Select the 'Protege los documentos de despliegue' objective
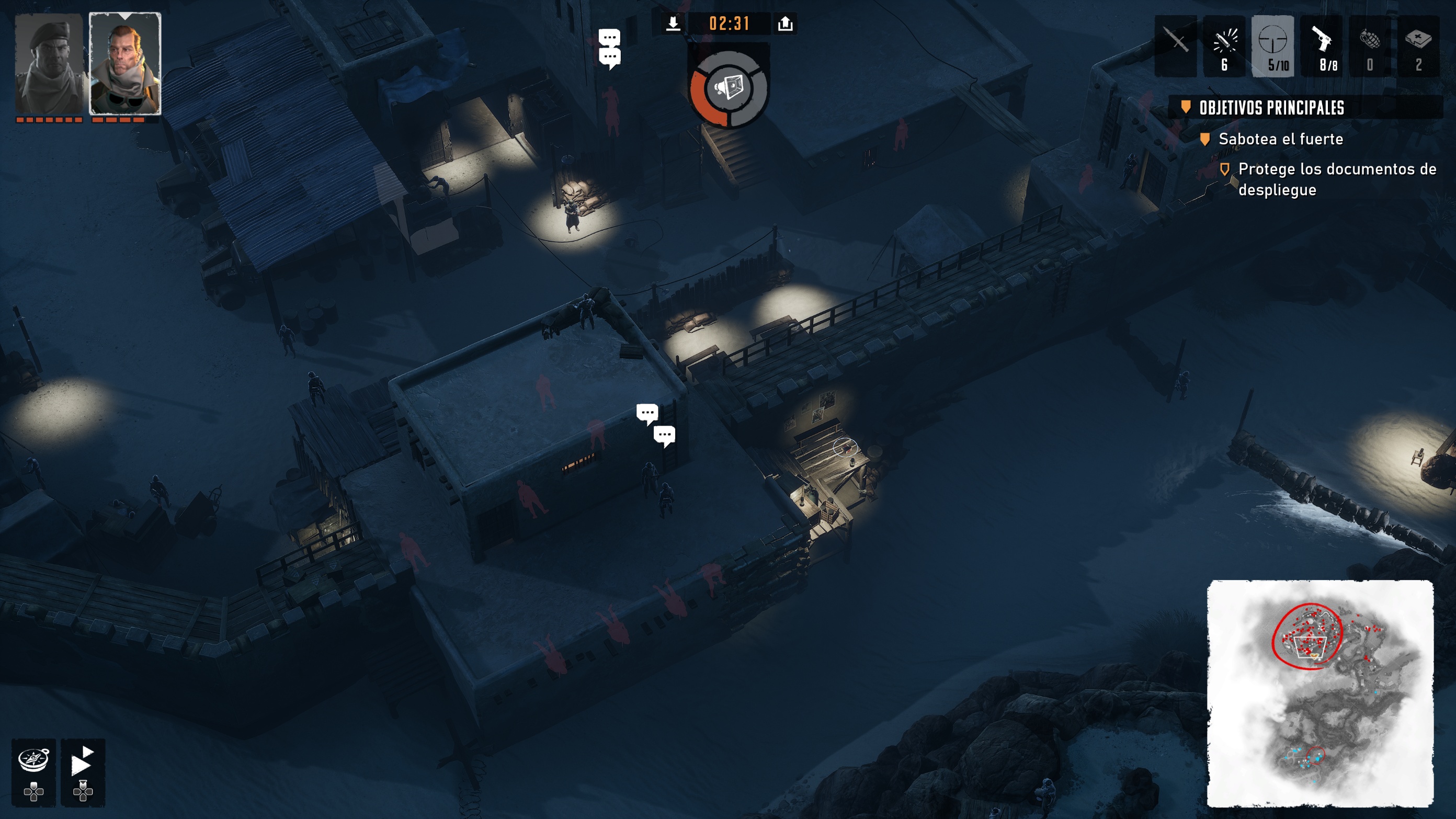Image resolution: width=1456 pixels, height=819 pixels. point(1336,179)
